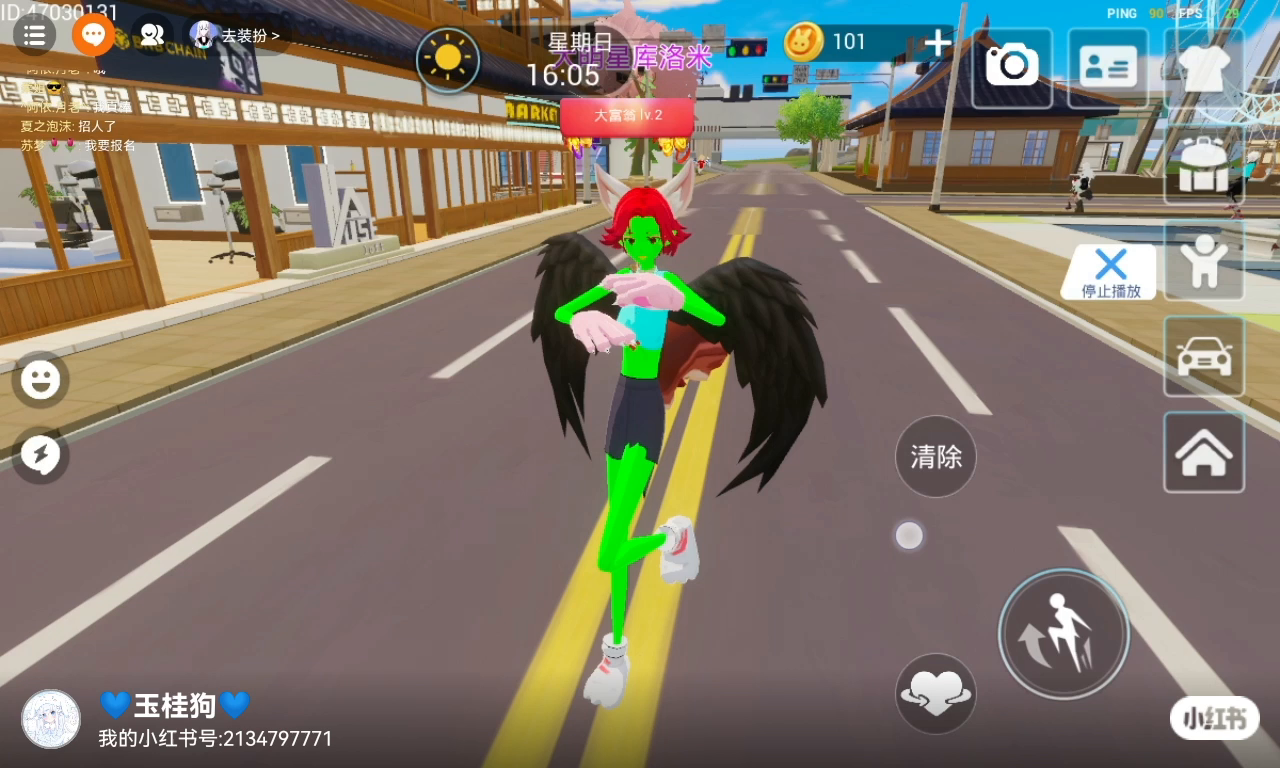Stop the animation with 停止播放

pos(1110,272)
